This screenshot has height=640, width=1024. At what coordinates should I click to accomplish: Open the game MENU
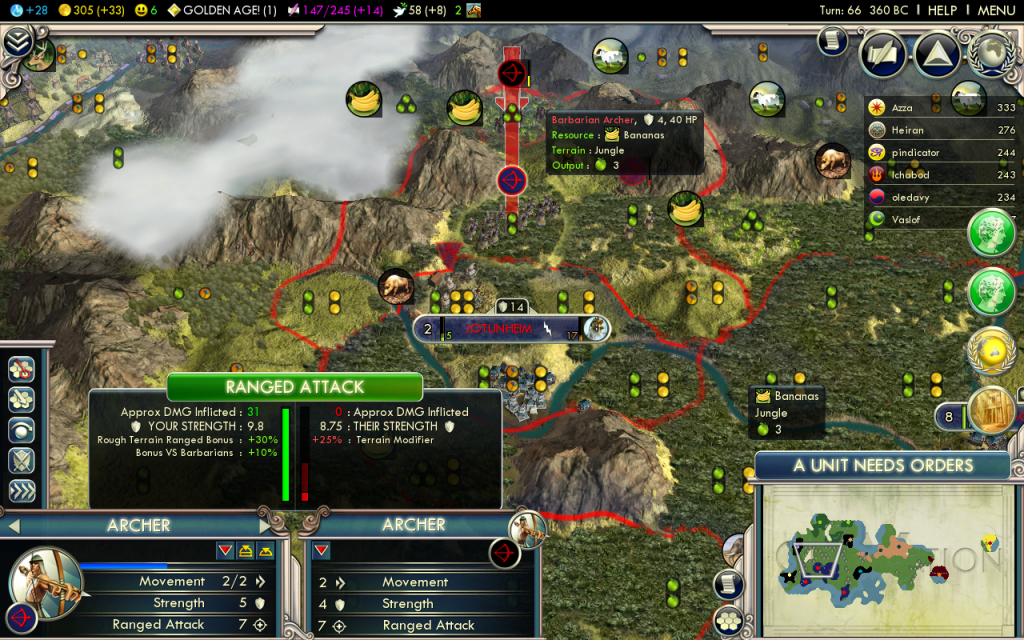(996, 10)
